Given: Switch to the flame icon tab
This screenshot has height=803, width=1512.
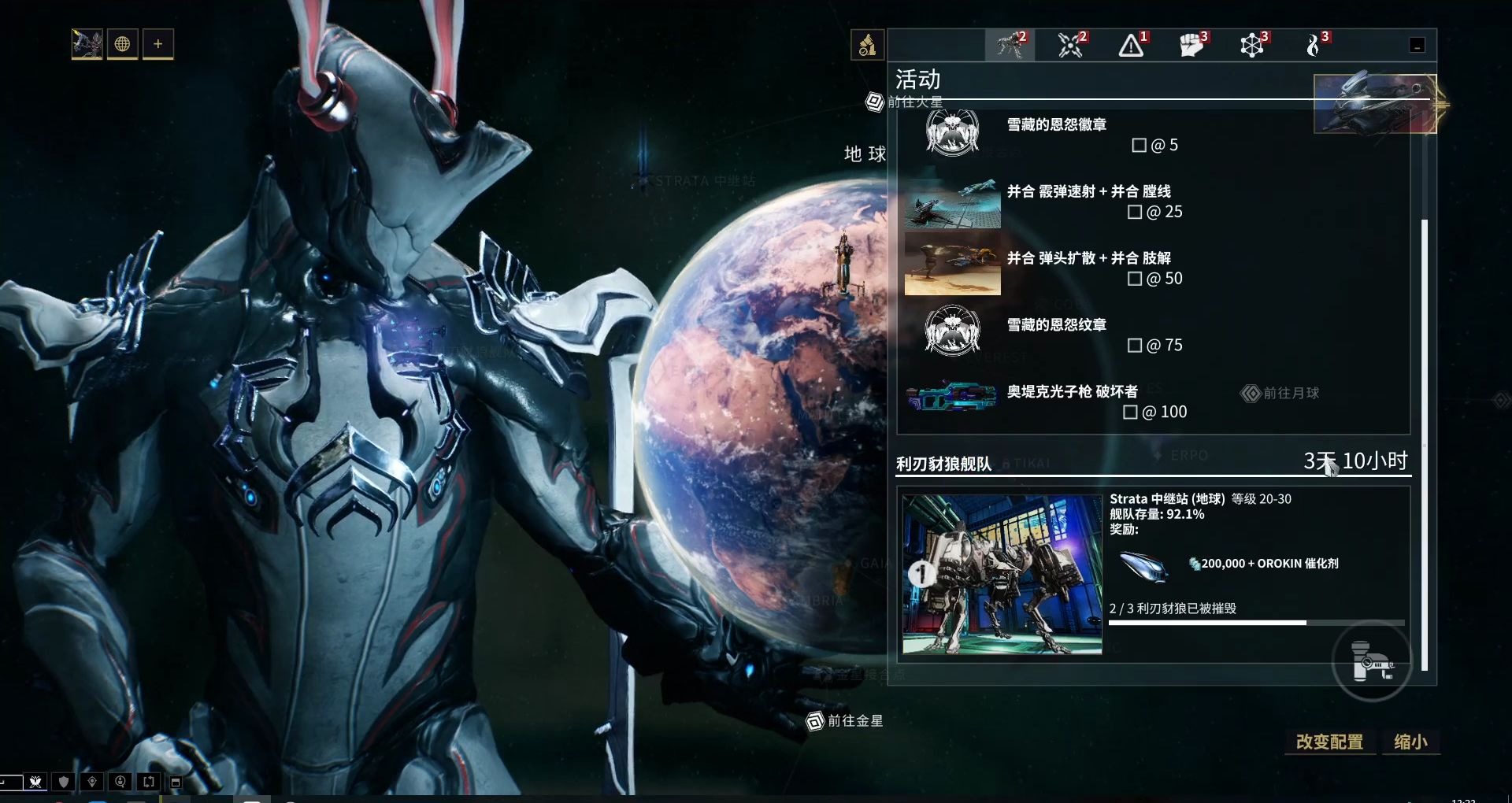Looking at the screenshot, I should [x=1314, y=46].
